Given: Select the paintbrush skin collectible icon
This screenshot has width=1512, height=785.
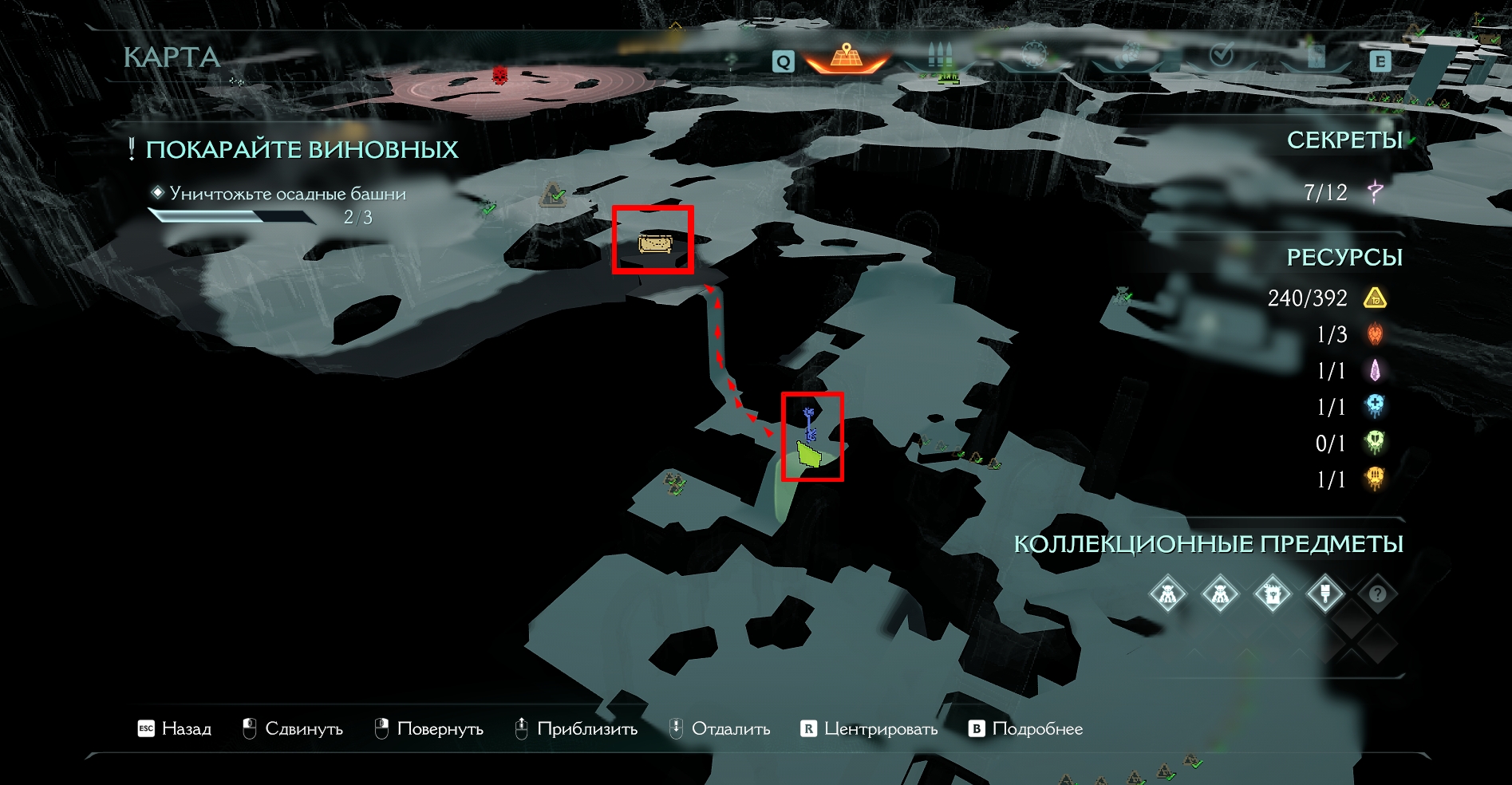Looking at the screenshot, I should [x=1324, y=594].
